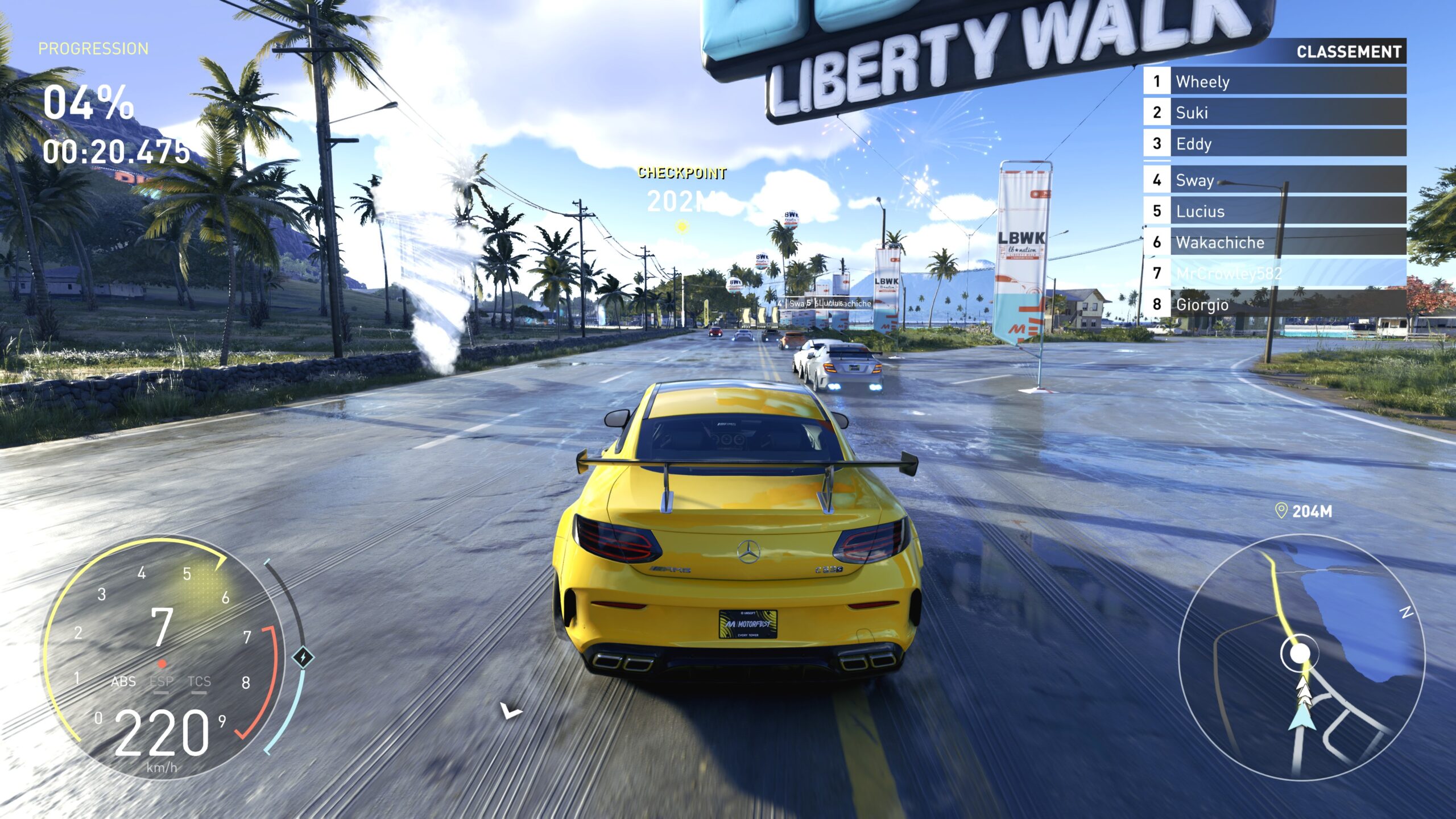Screen dimensions: 1456x819
Task: Open the circular minimap
Action: click(1301, 657)
